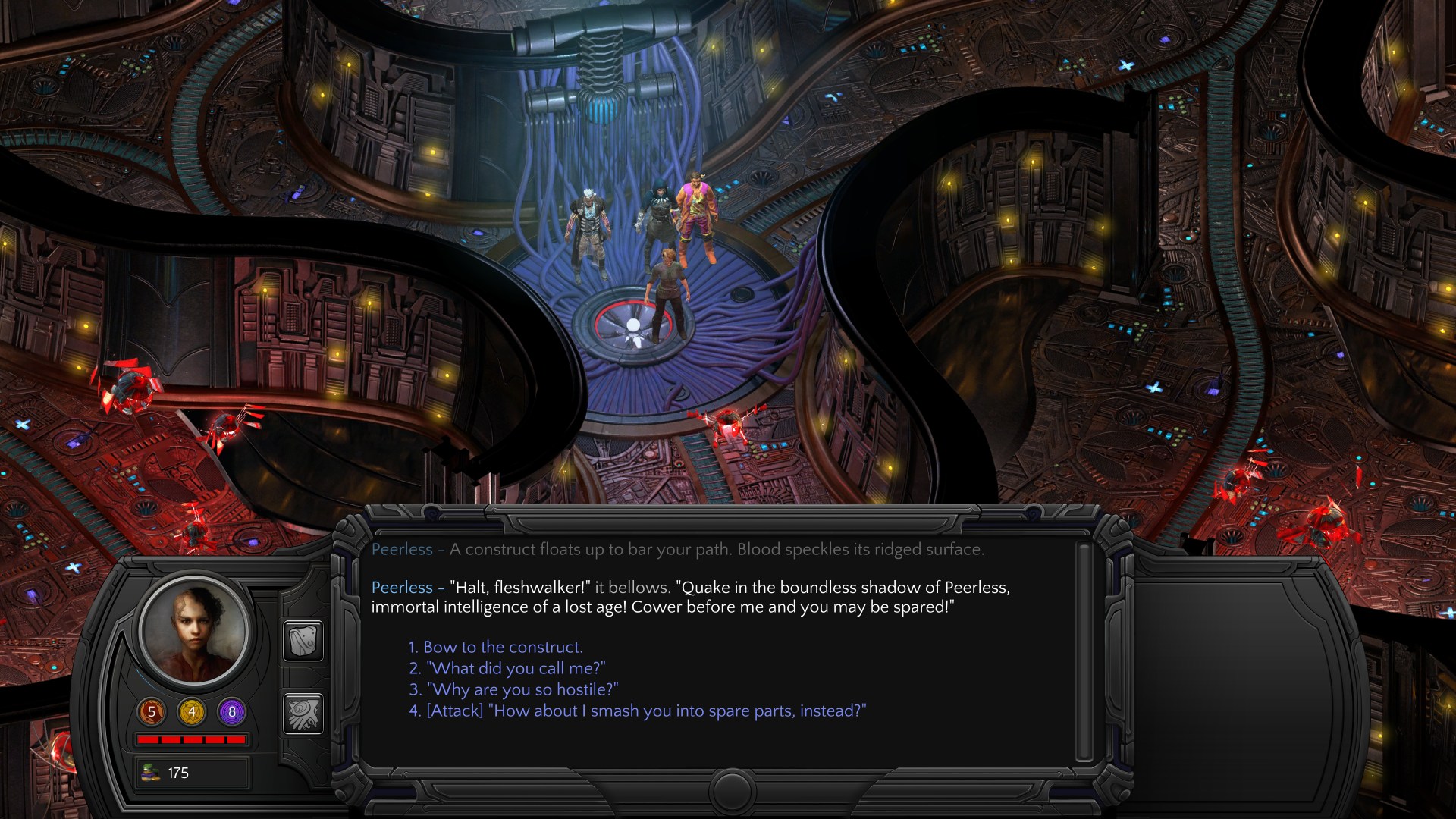Viewport: 1456px width, 819px height.
Task: Click the red health bar
Action: (192, 739)
